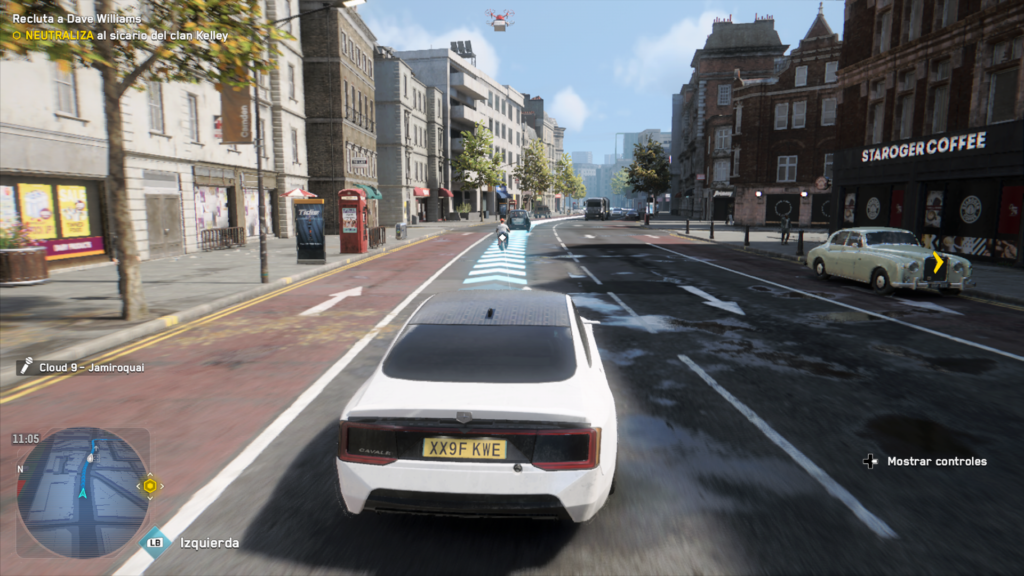The image size is (1024, 576).
Task: Select the yellow waypoint marker on the parked car
Action: point(938,262)
